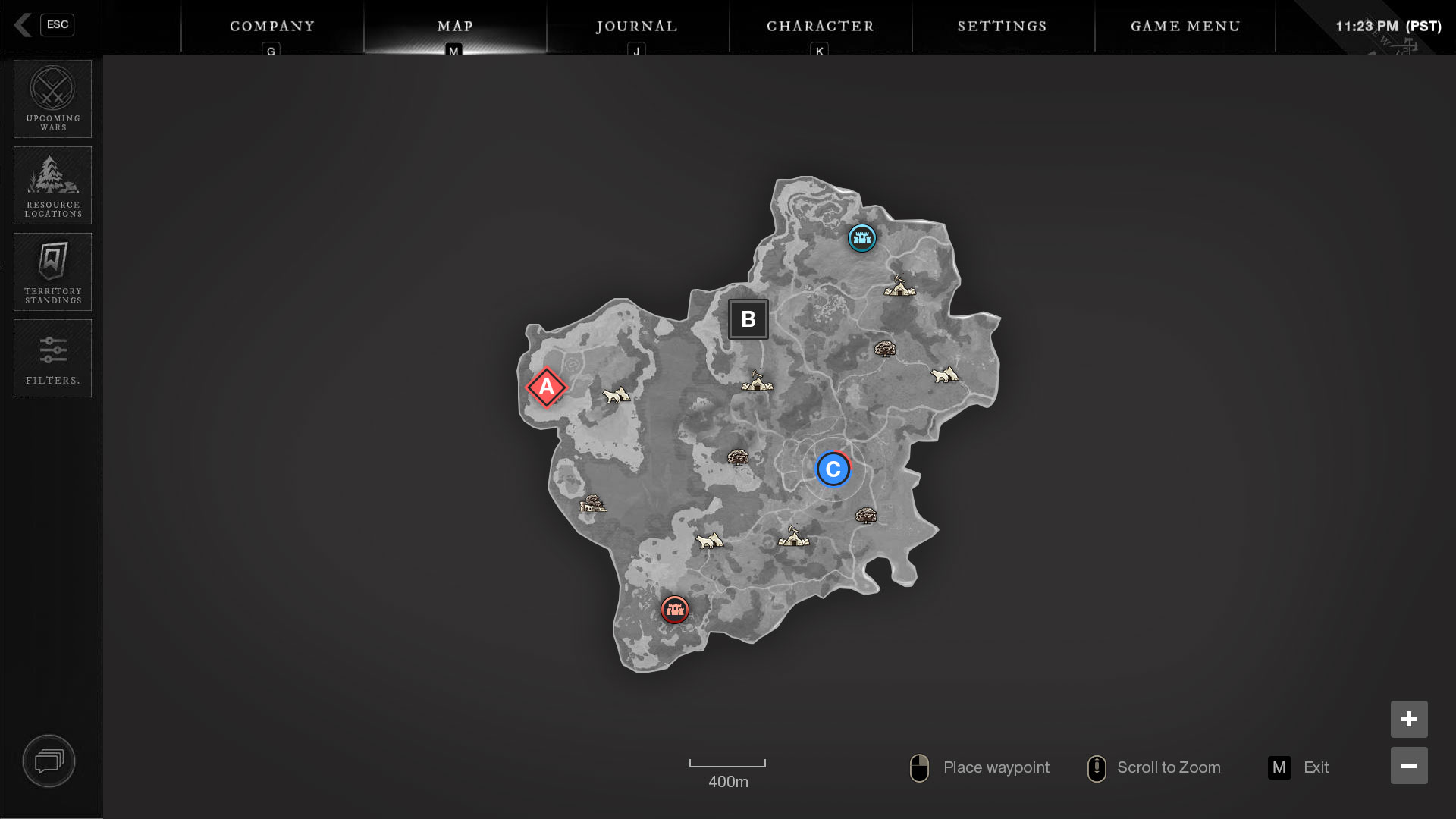Screen dimensions: 1456x819
Task: Open the map Filters
Action: [53, 359]
